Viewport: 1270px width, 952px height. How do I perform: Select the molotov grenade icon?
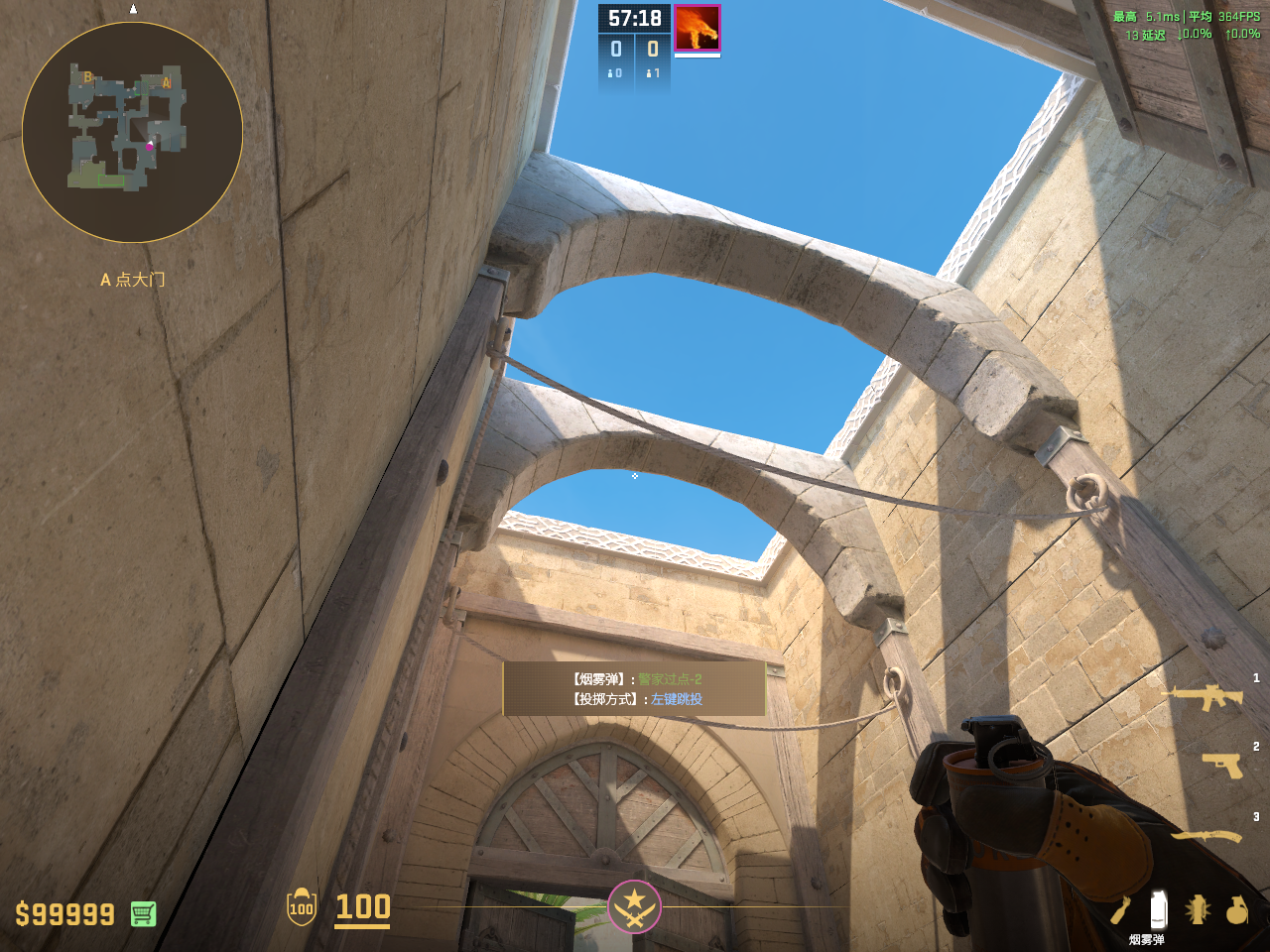pyautogui.click(x=1120, y=909)
